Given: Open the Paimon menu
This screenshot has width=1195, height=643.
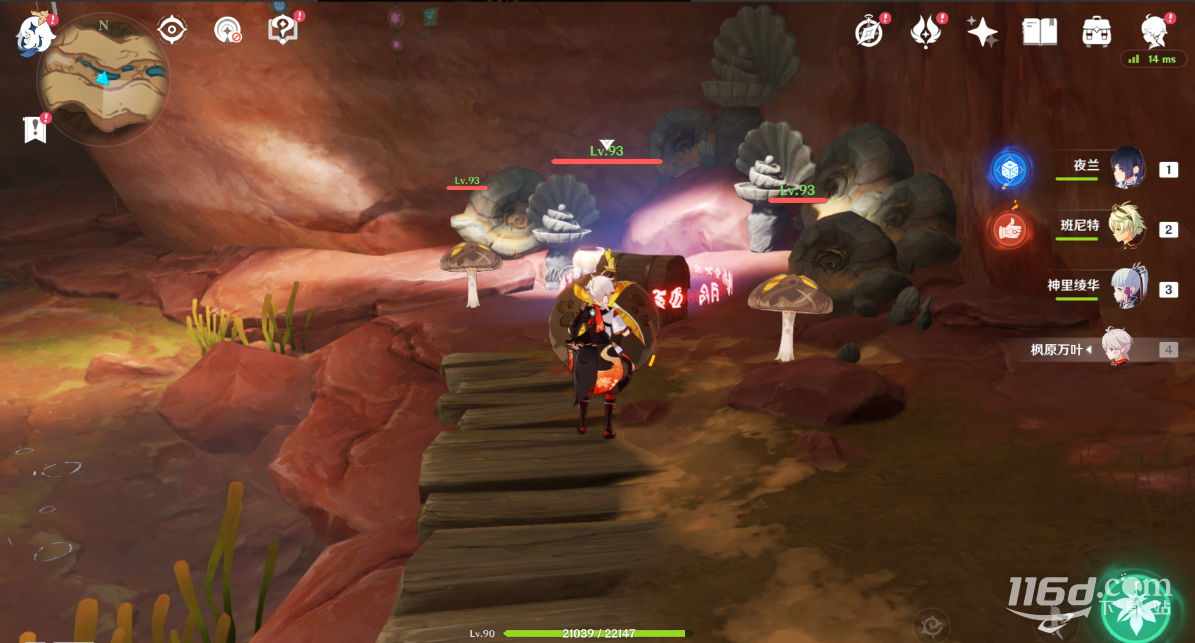Looking at the screenshot, I should [x=33, y=36].
